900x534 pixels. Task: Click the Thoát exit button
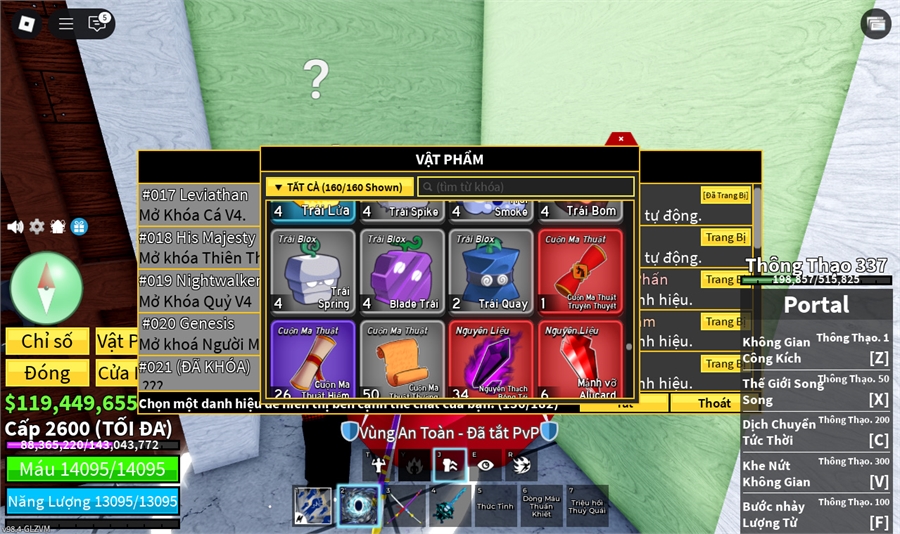(714, 403)
